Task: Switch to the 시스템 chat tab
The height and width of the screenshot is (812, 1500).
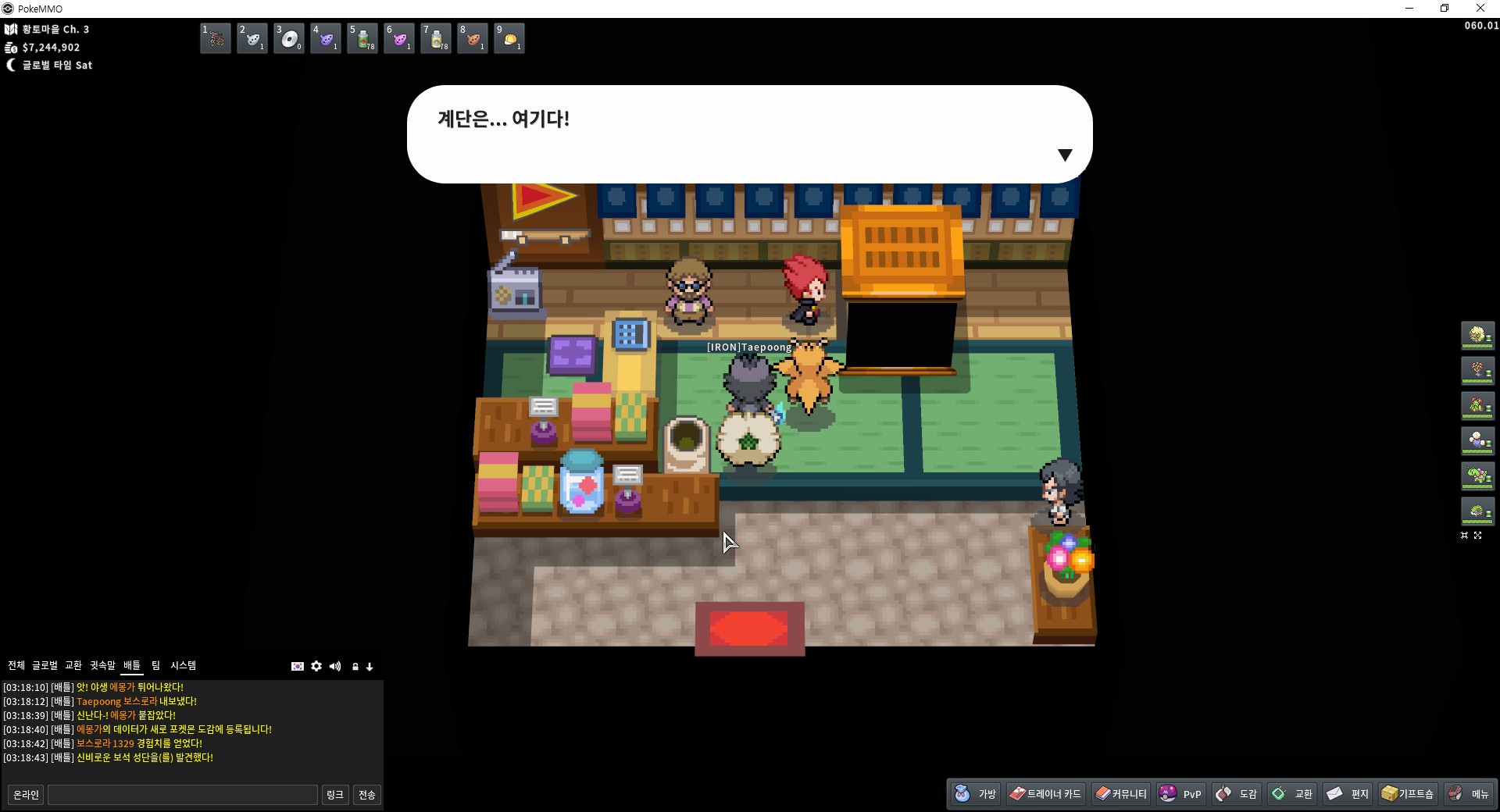Action: click(184, 665)
